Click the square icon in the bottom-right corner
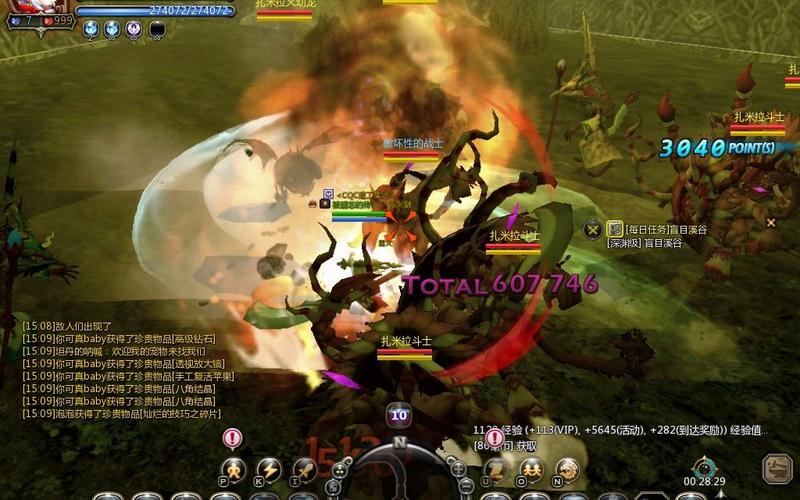 (x=777, y=468)
